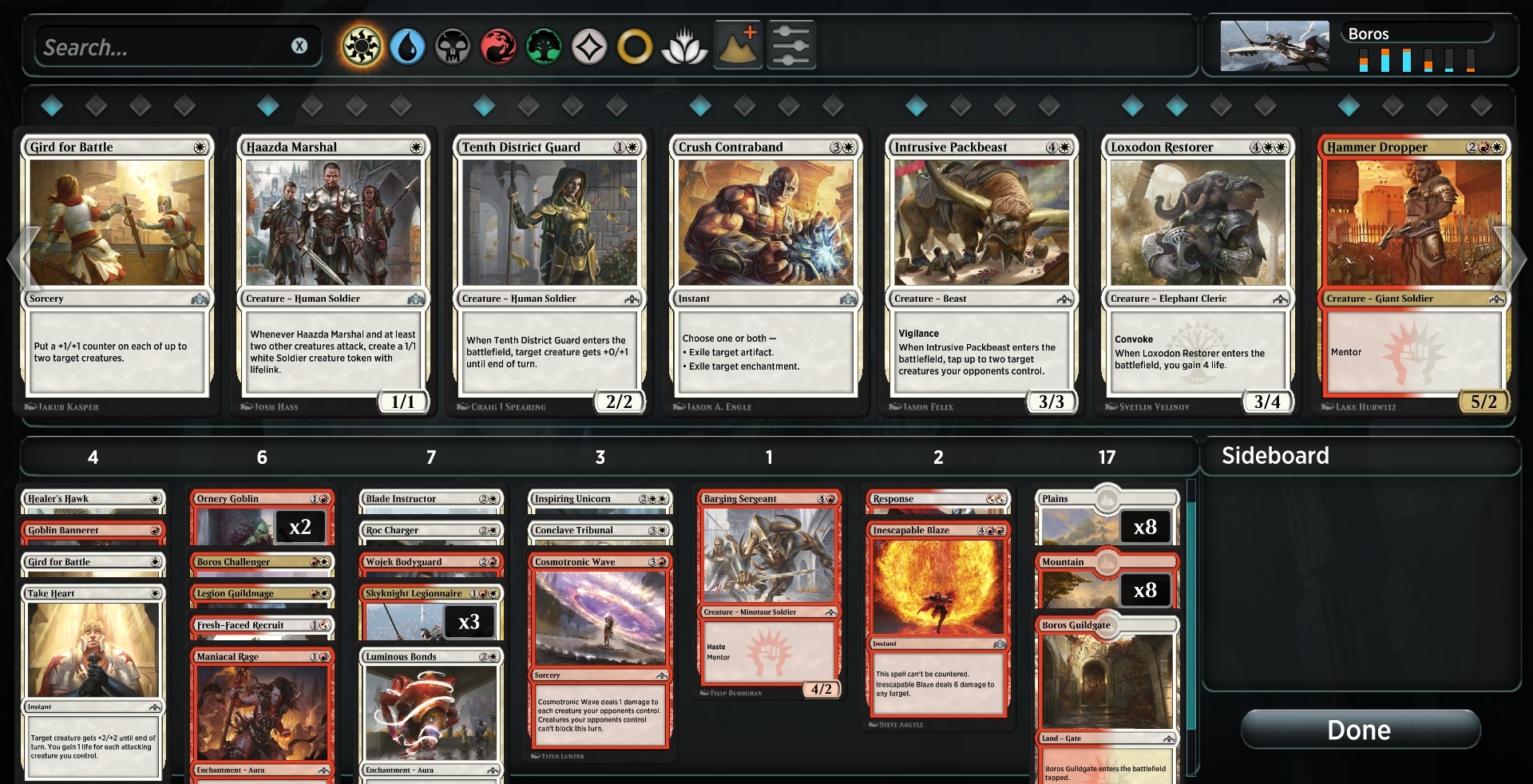
Task: Click the lotus filter icon
Action: (684, 46)
